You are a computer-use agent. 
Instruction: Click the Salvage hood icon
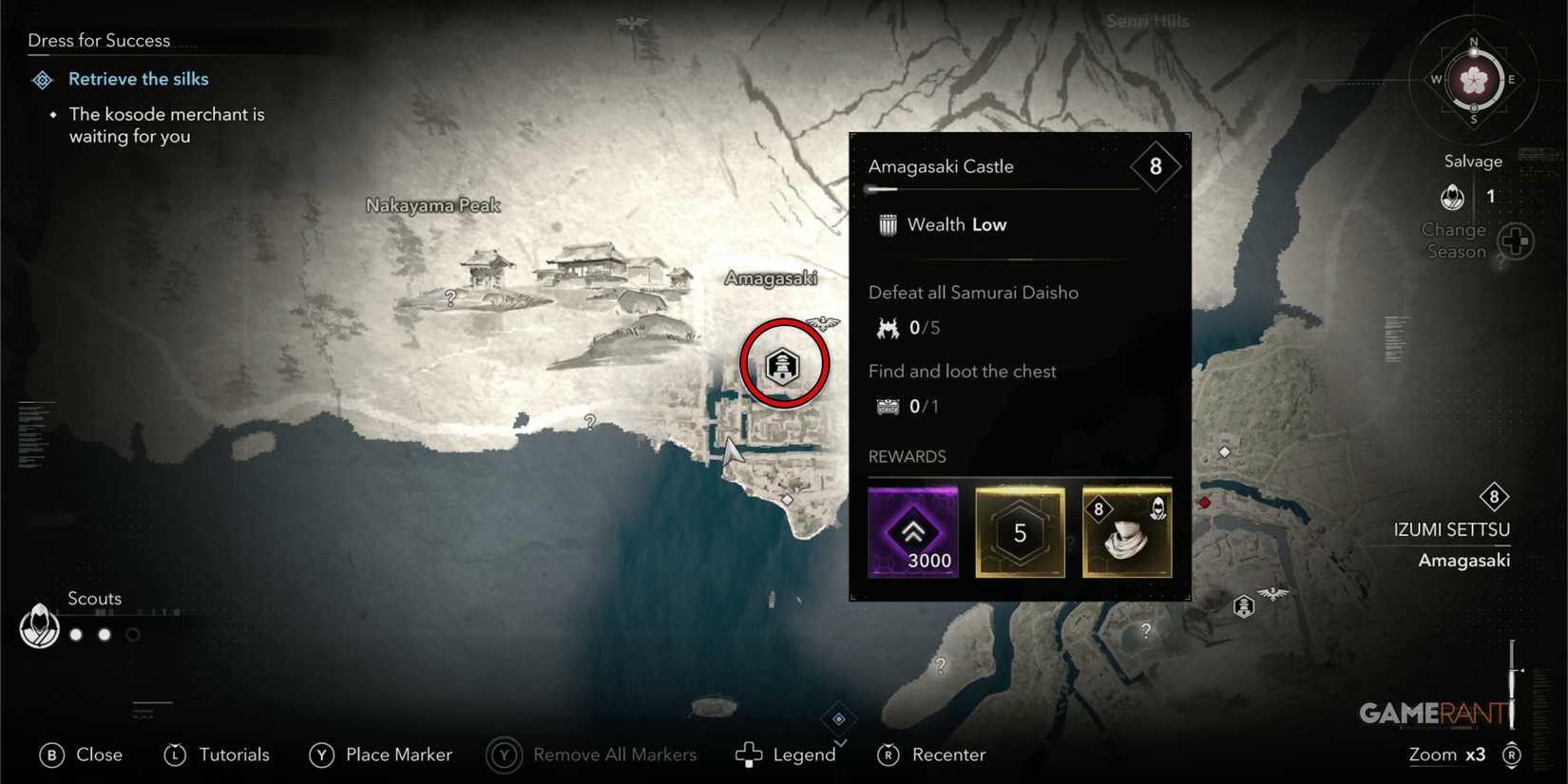tap(1453, 196)
